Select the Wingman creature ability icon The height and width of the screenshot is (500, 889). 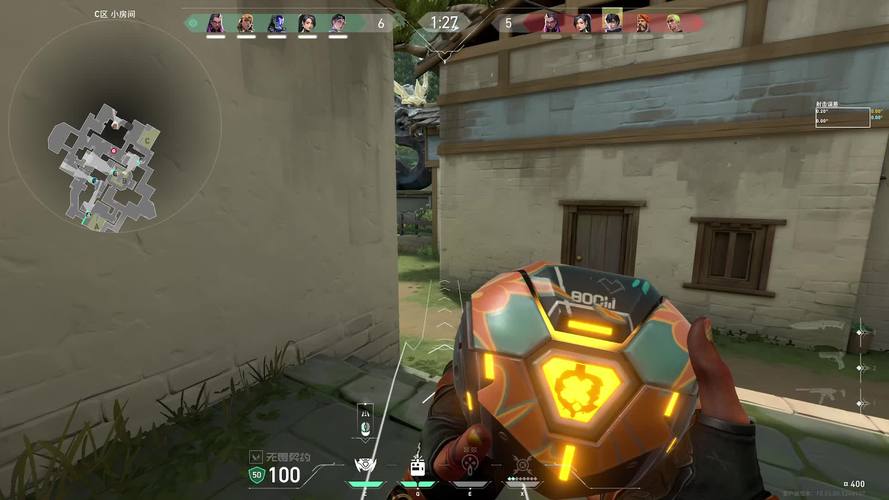pos(416,466)
